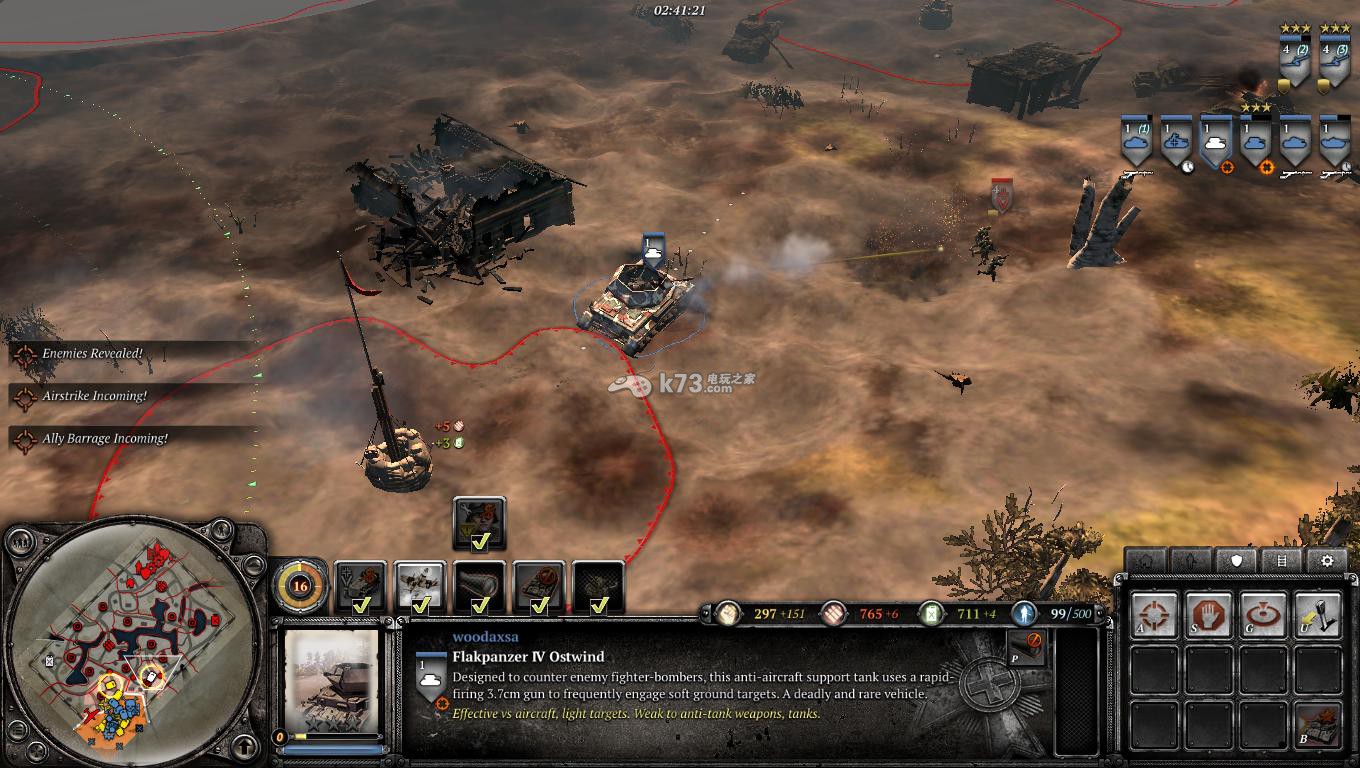Open the commander points dial showing 16

click(x=299, y=586)
